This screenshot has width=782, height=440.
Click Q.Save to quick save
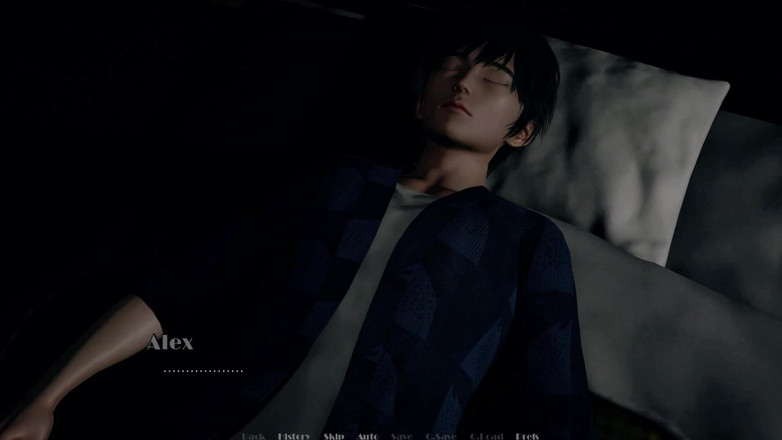[x=441, y=436]
